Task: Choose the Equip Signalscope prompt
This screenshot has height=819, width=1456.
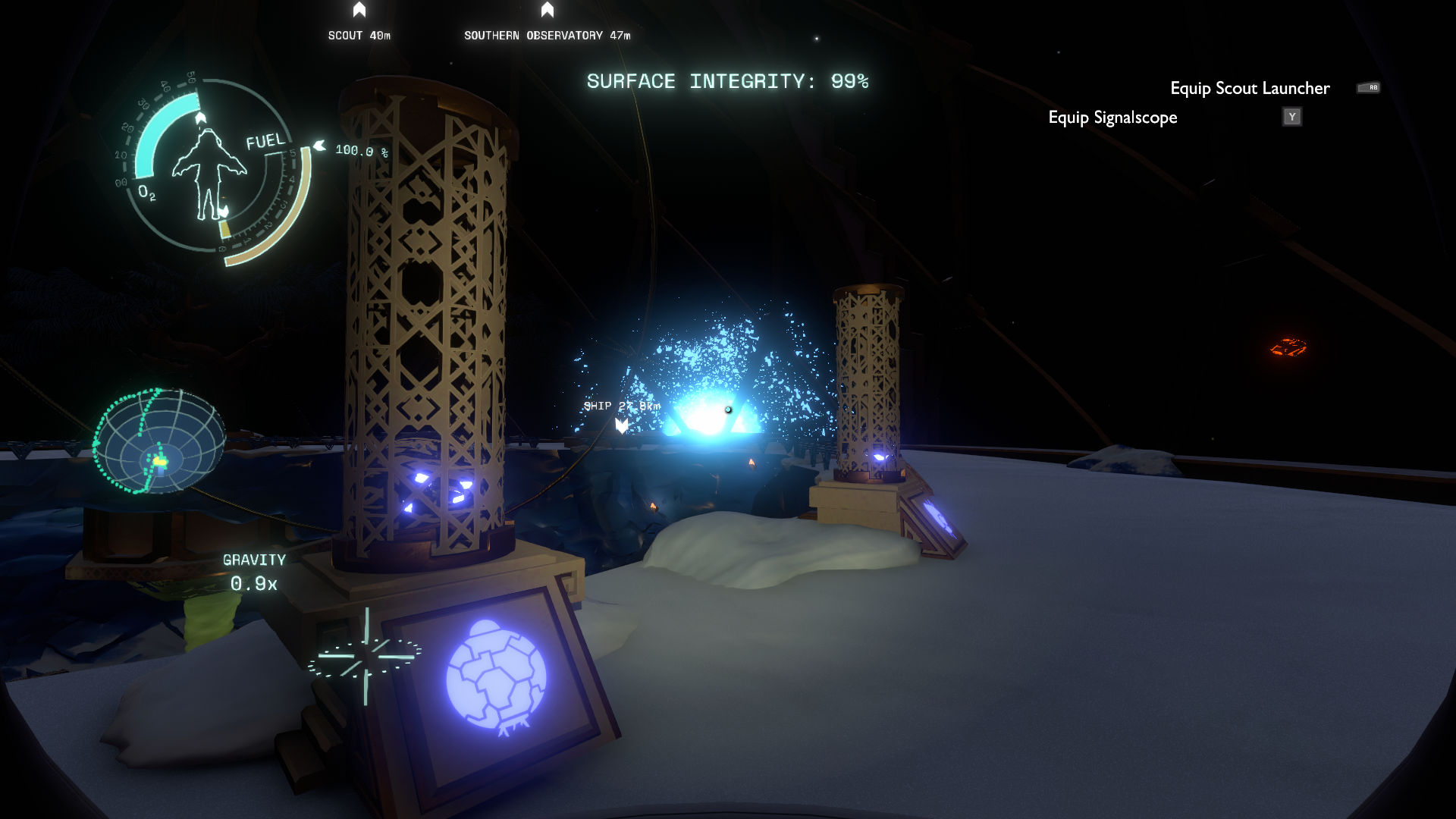Action: tap(1112, 118)
